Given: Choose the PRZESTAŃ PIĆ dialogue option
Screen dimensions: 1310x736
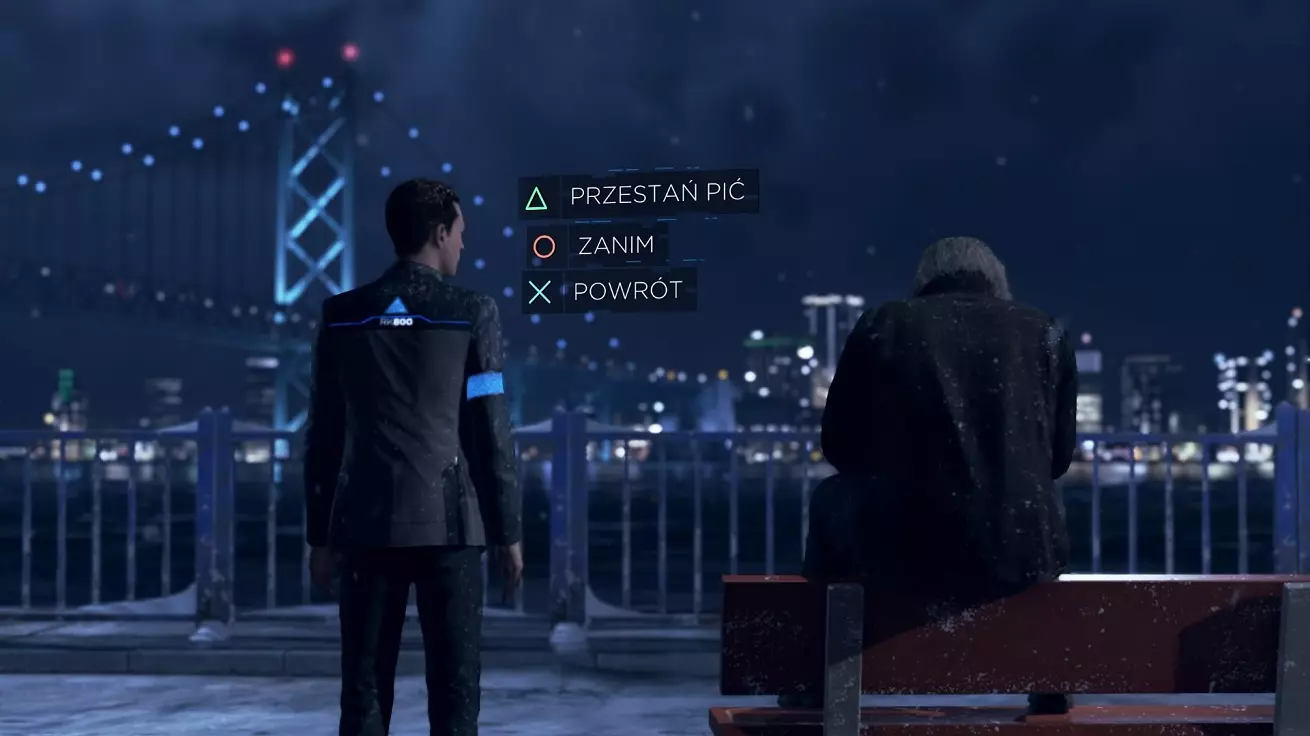Looking at the screenshot, I should (655, 194).
